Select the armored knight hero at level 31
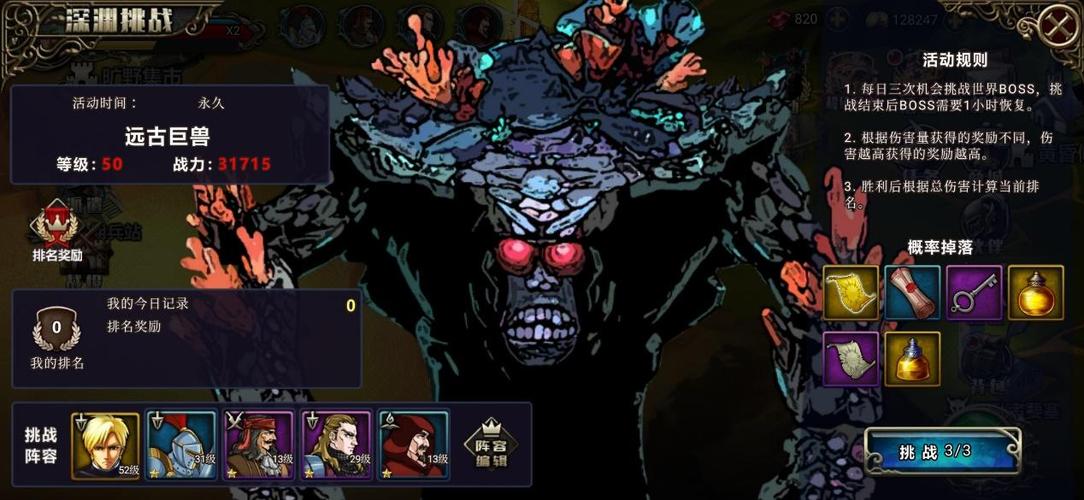Screen dimensions: 1084x500 [x=181, y=445]
